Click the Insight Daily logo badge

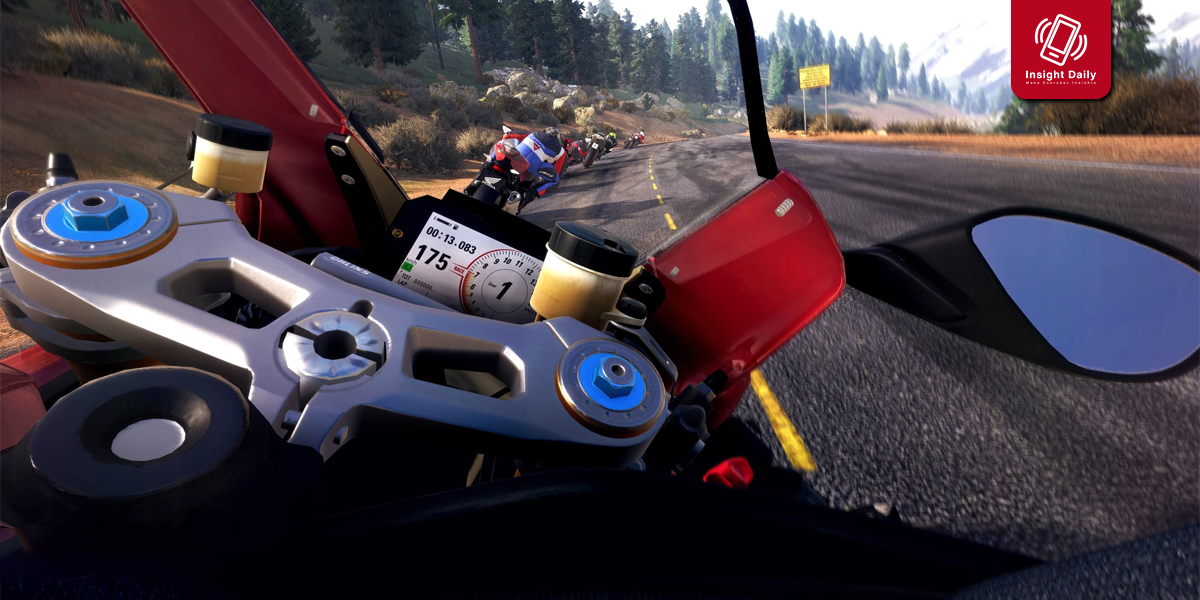[1061, 48]
